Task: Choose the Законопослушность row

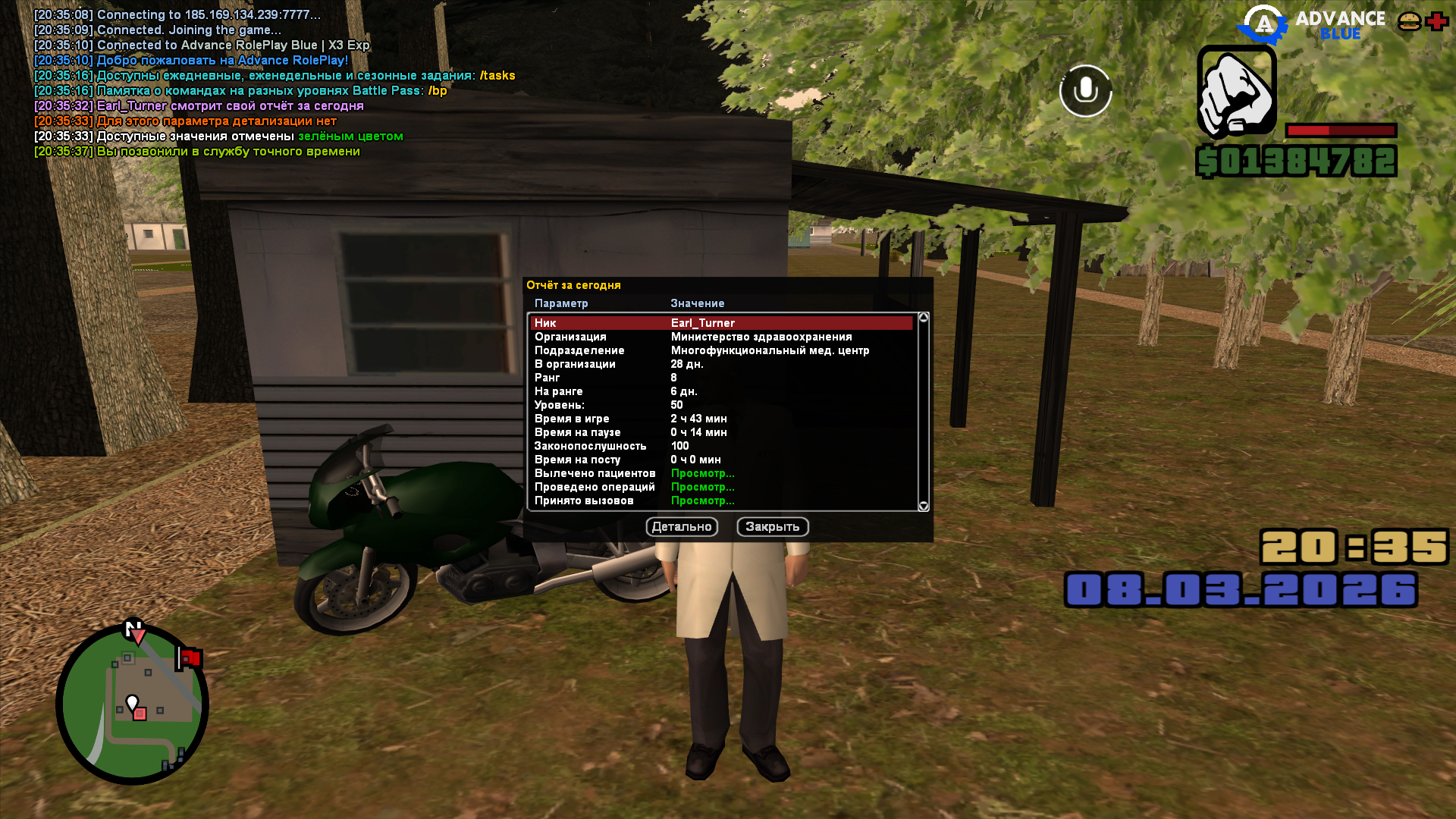Action: pyautogui.click(x=720, y=446)
